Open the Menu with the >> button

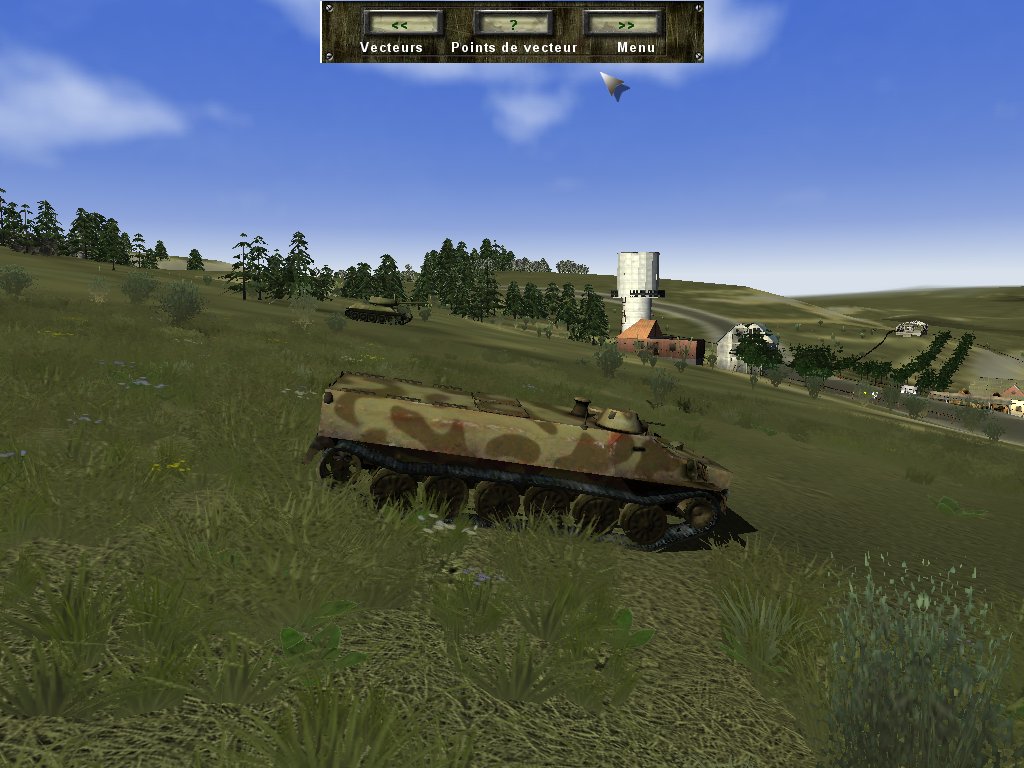624,23
